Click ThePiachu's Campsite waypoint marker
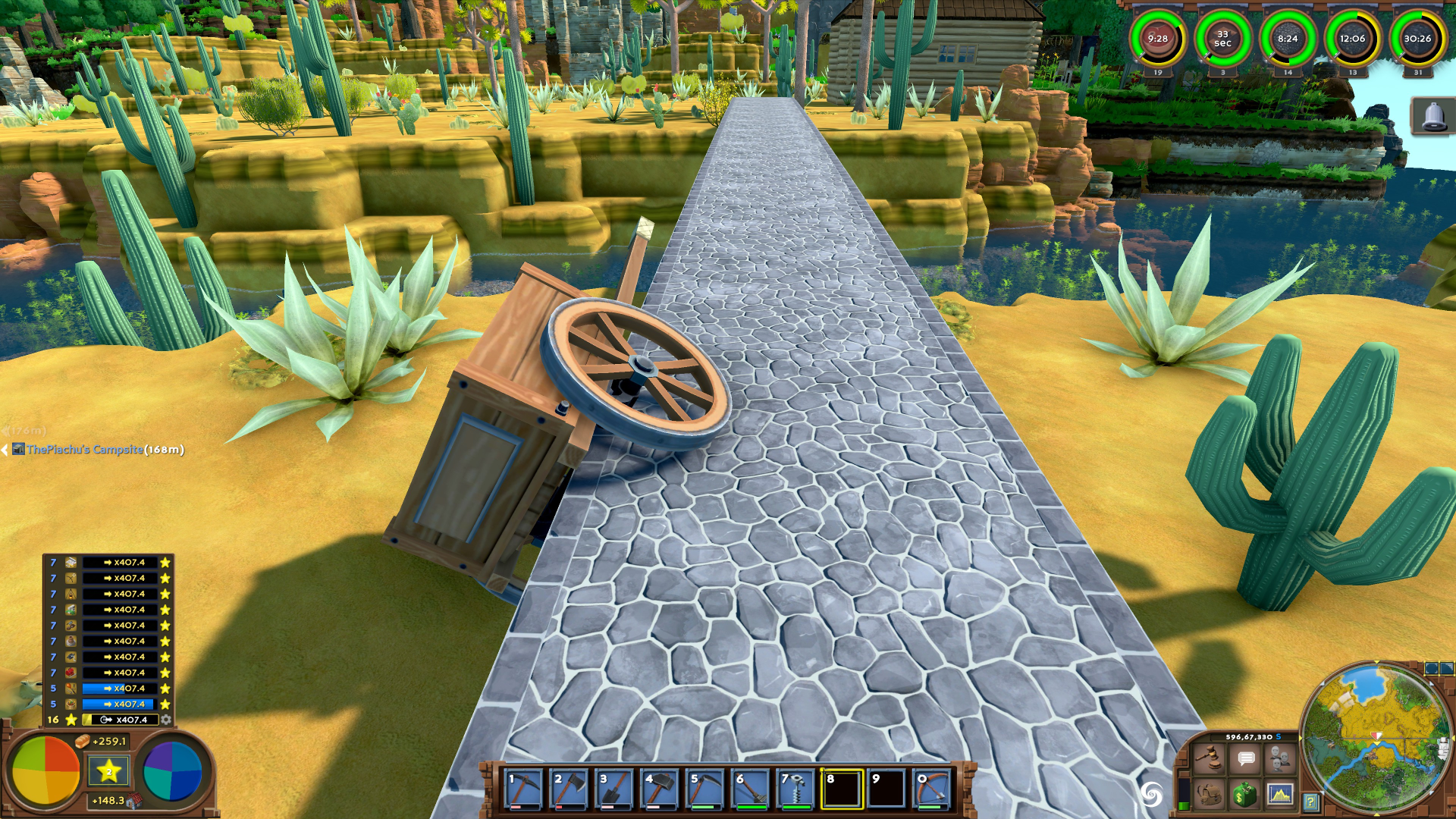1456x819 pixels. (84, 450)
